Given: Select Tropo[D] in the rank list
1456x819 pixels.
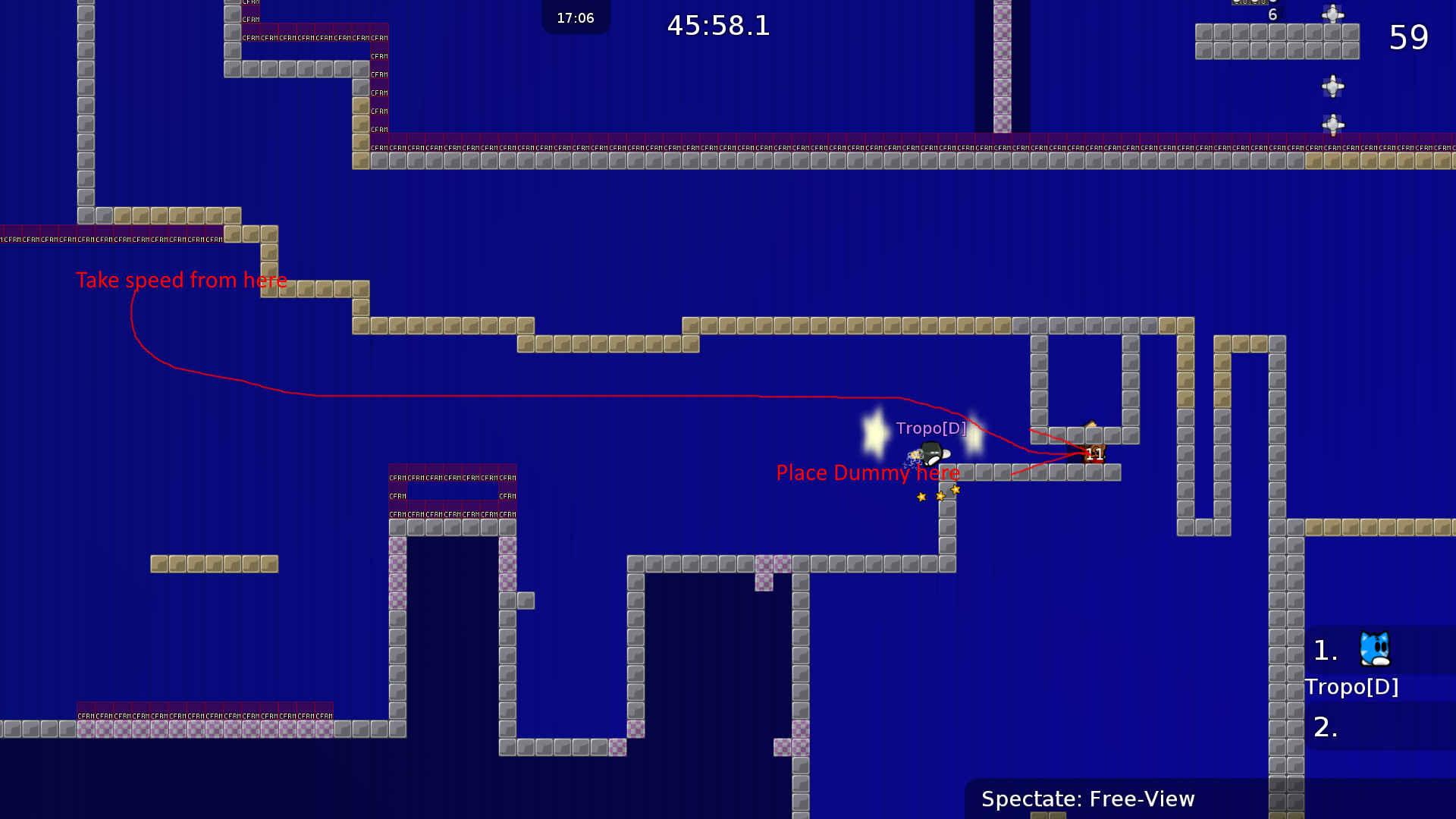Looking at the screenshot, I should tap(1351, 686).
